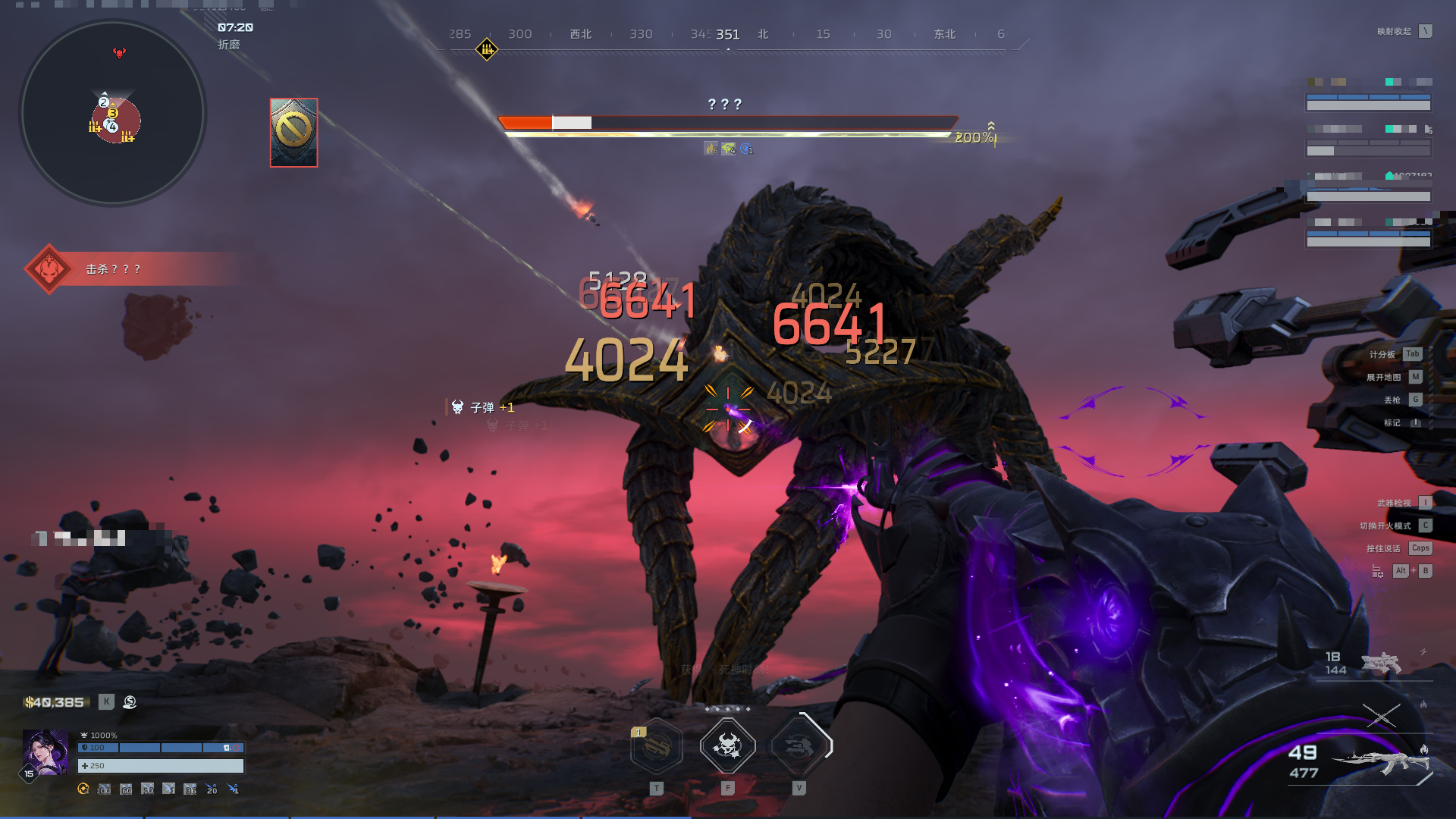Click the gold circular buff icon
Screen dimensions: 1456x819
tap(83, 789)
